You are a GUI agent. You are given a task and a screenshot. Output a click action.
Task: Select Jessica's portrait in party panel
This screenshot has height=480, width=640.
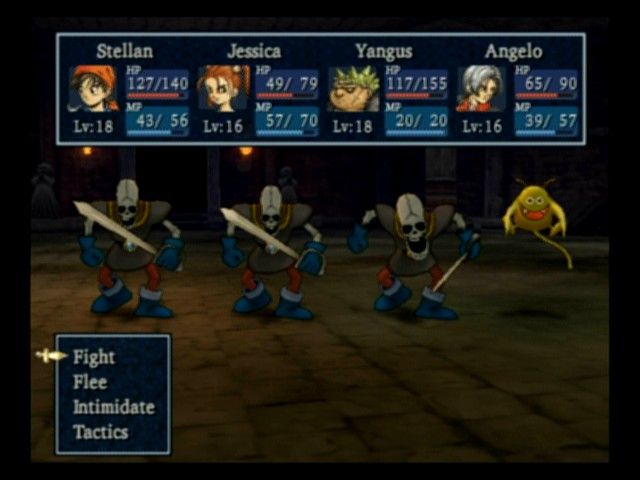tap(222, 89)
